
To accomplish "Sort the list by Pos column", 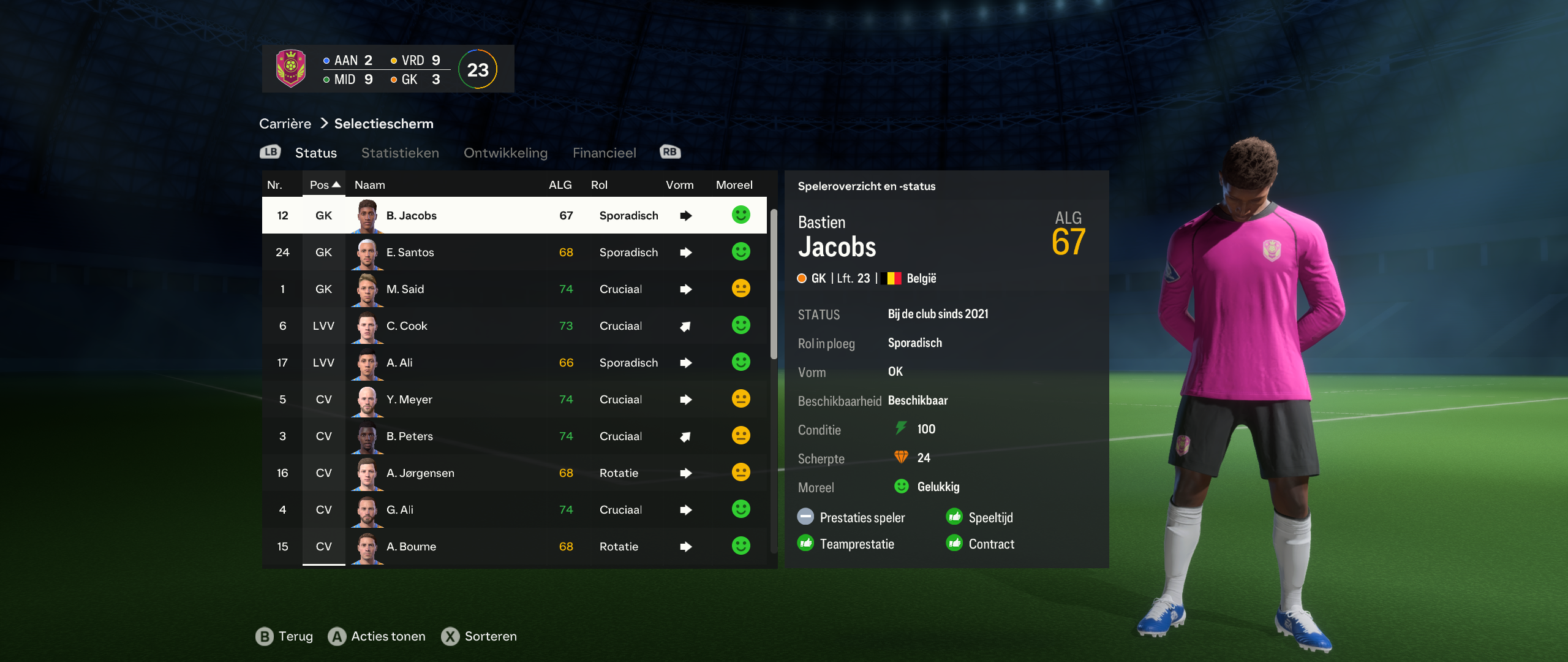I will [324, 185].
